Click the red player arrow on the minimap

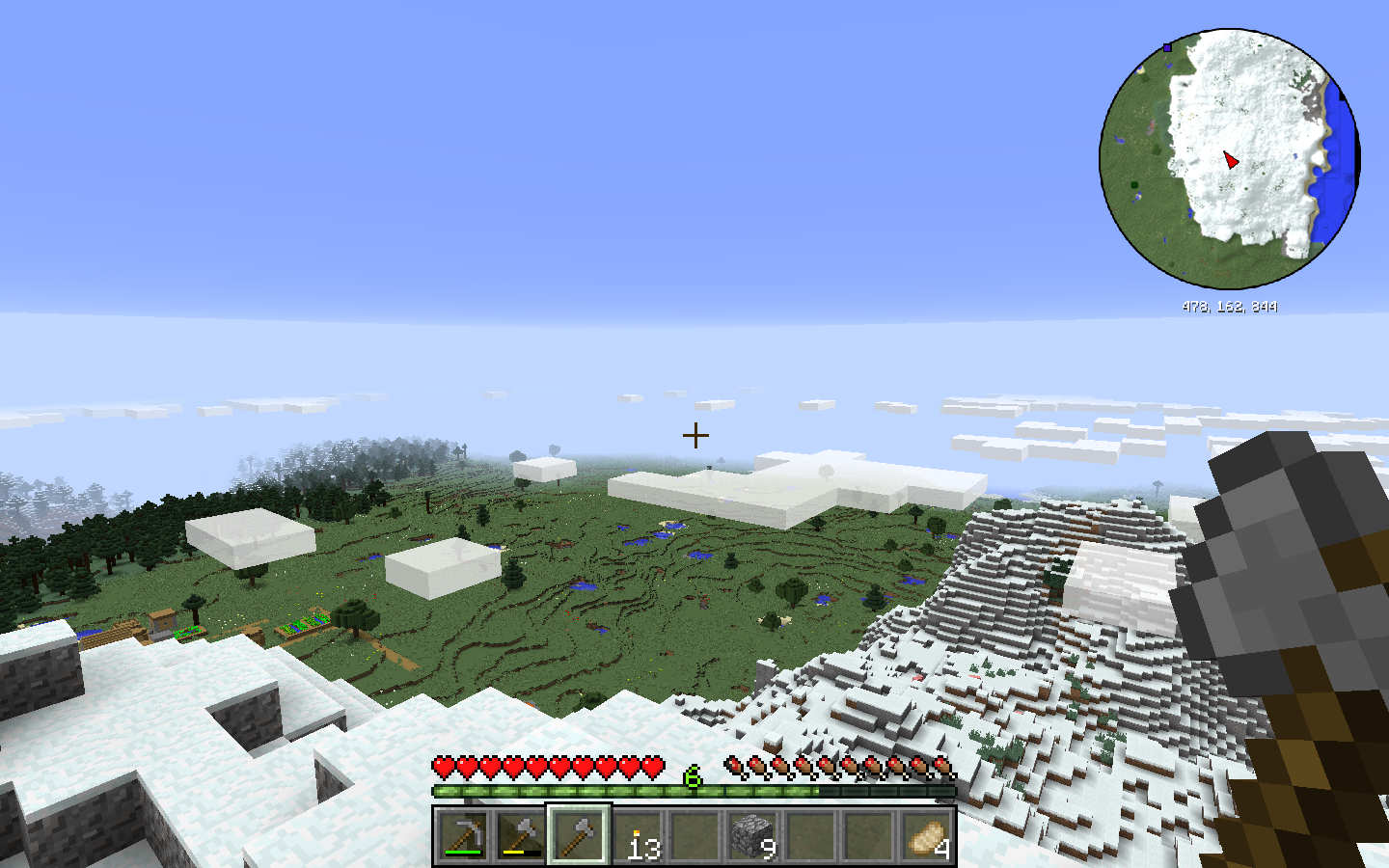click(x=1232, y=161)
